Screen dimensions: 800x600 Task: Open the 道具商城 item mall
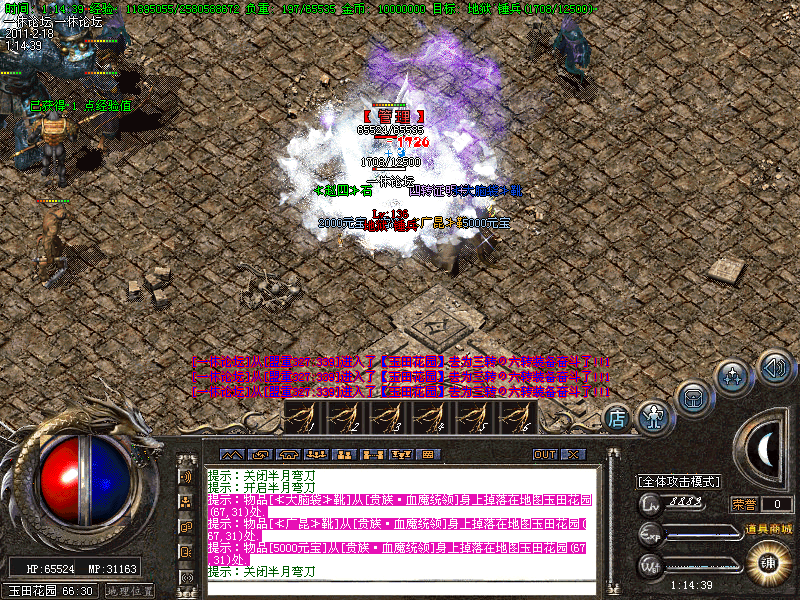[767, 528]
